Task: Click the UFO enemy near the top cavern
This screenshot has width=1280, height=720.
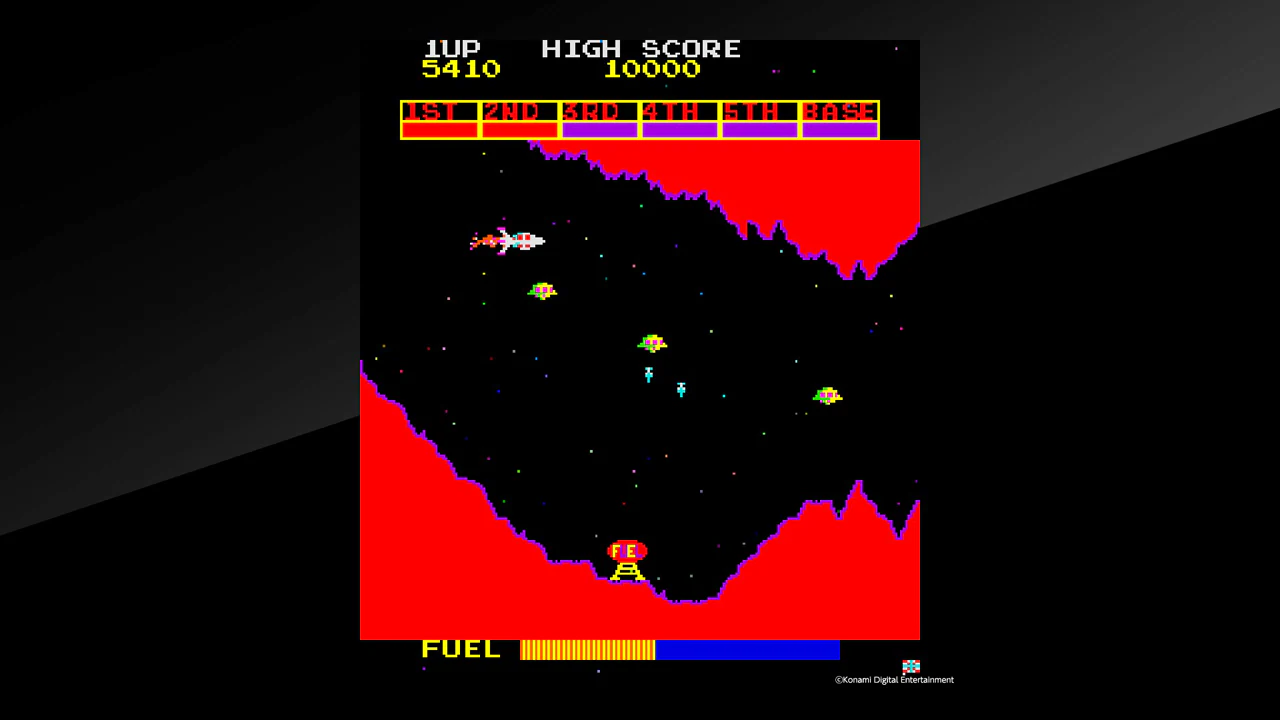Action: pyautogui.click(x=541, y=290)
